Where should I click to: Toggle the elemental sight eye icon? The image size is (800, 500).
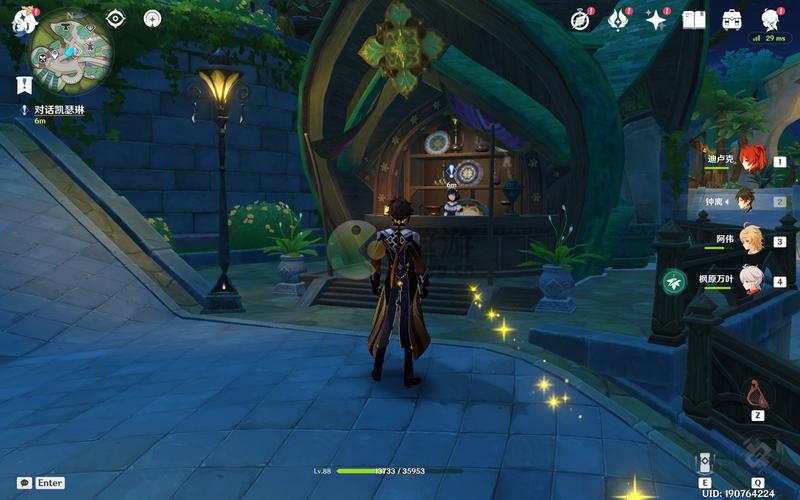115,18
